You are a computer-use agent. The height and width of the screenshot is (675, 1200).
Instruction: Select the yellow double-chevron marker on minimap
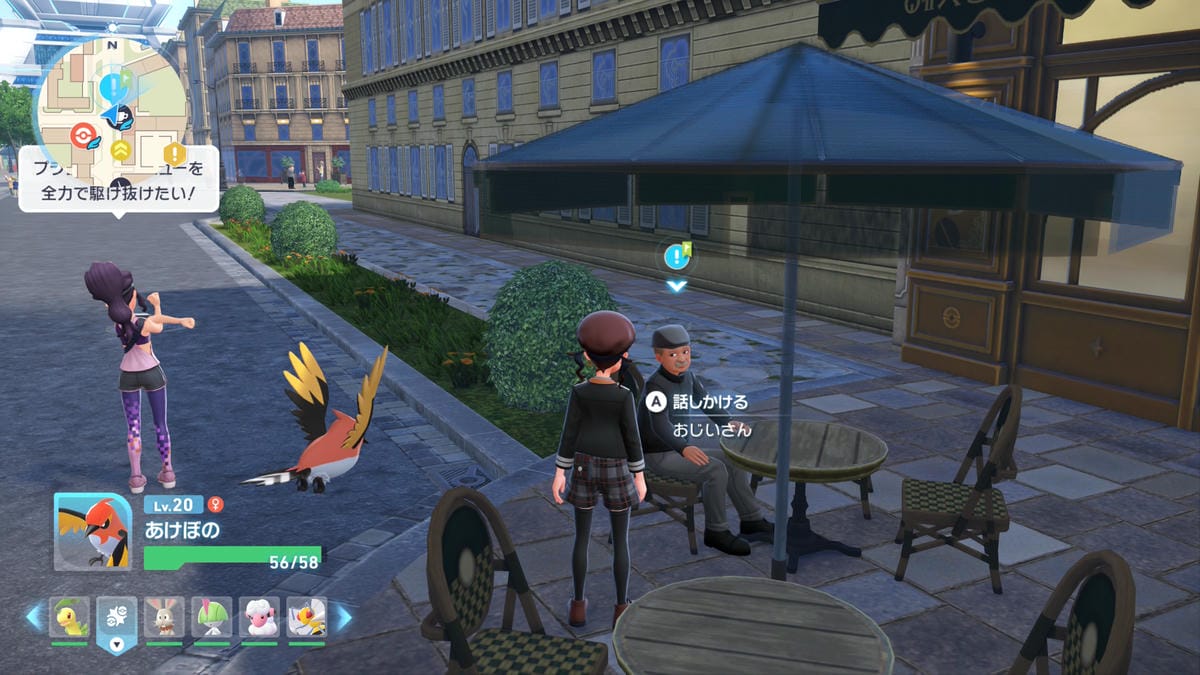121,150
